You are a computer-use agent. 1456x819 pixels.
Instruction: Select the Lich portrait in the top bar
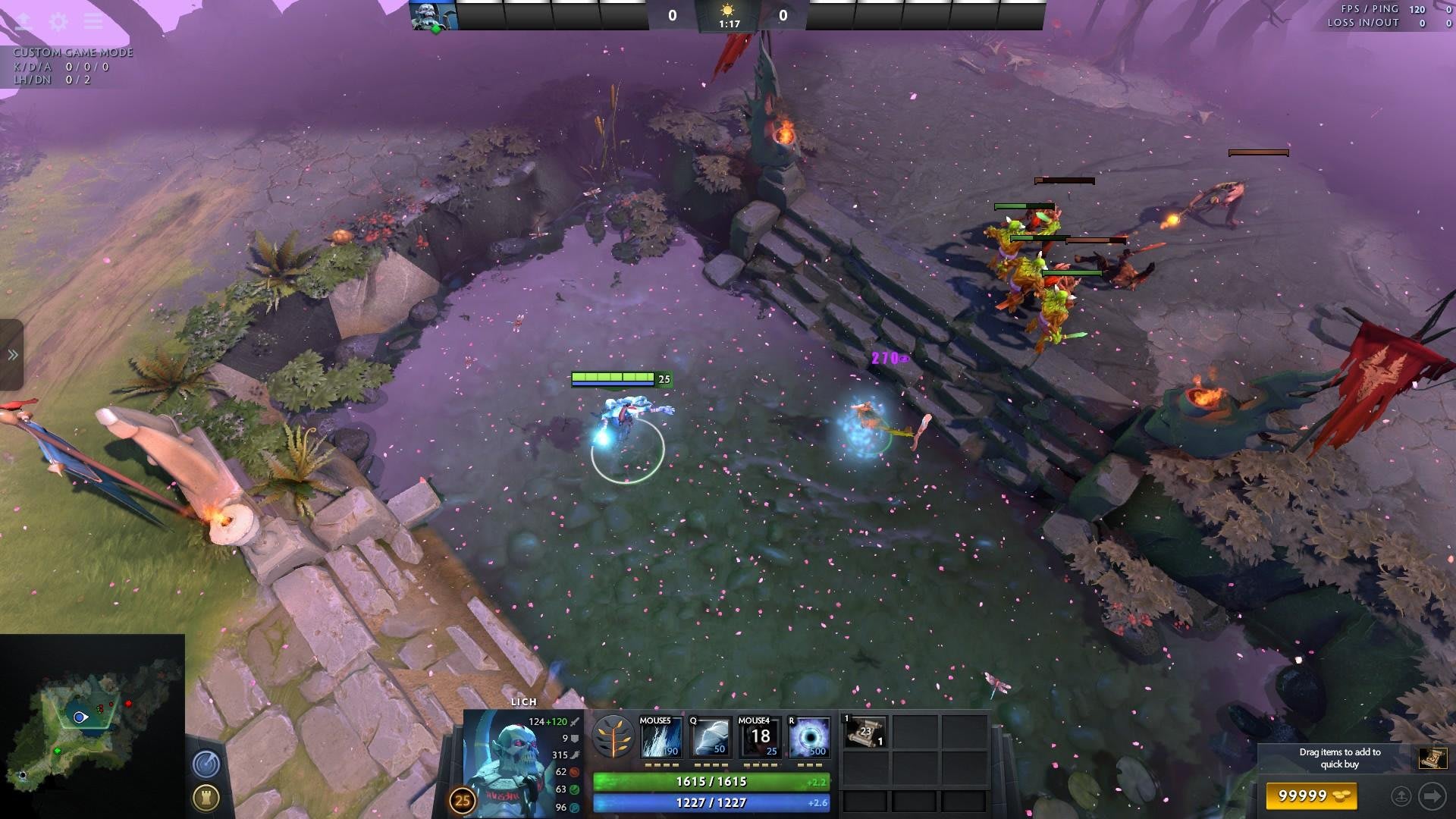(433, 15)
